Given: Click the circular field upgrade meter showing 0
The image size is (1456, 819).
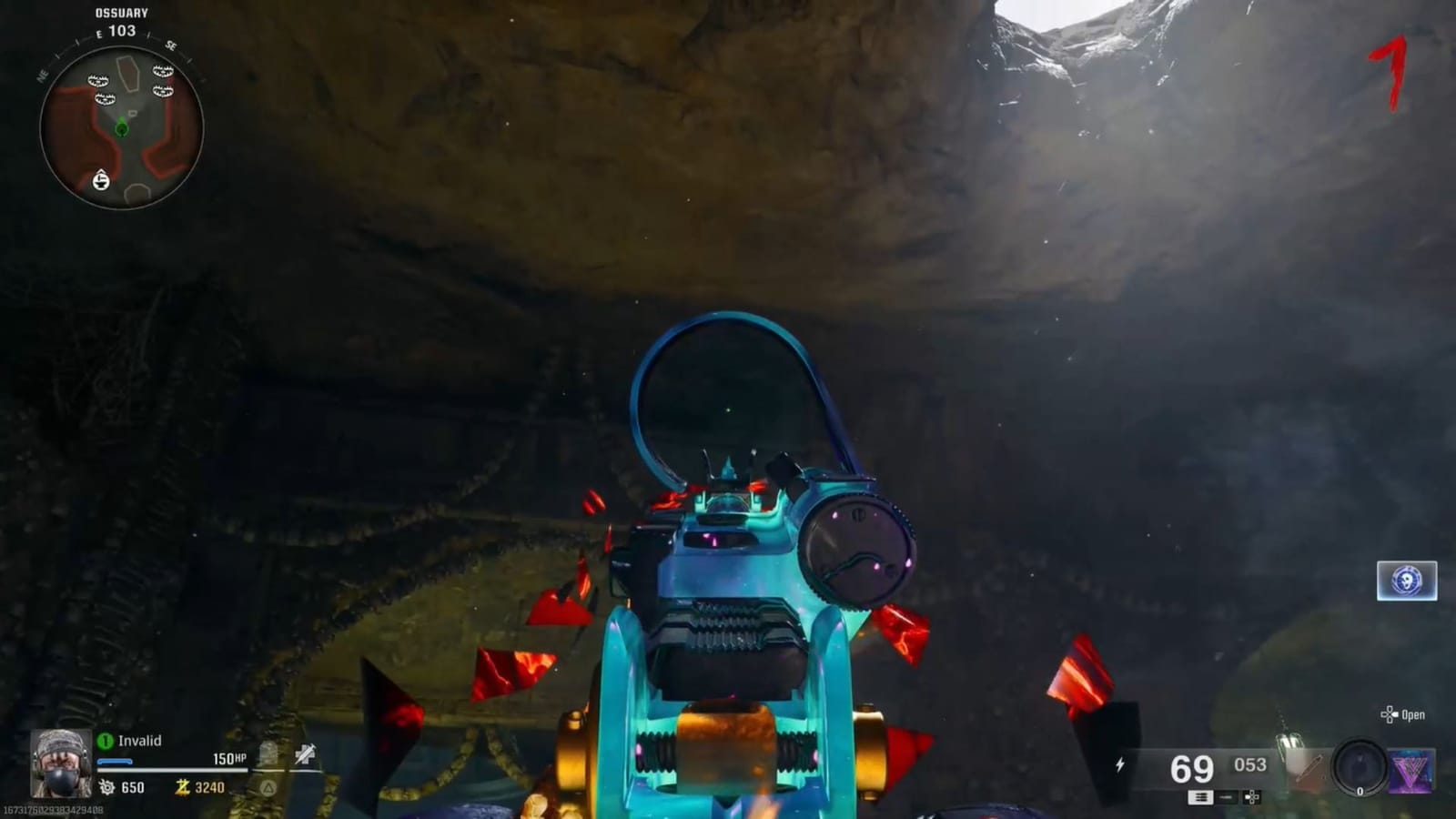Looking at the screenshot, I should [x=1360, y=767].
